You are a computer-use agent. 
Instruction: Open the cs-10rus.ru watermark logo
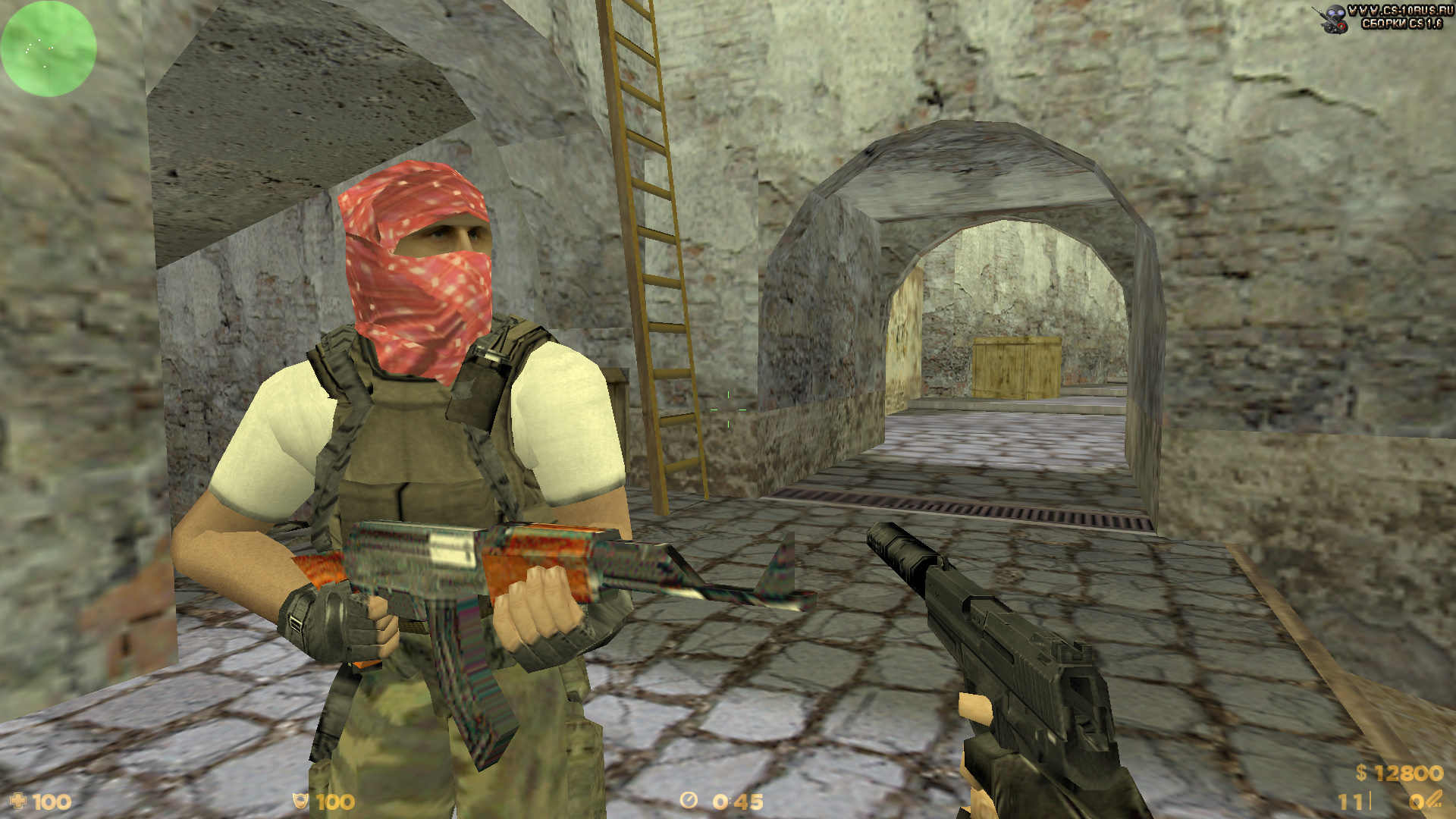1382,18
